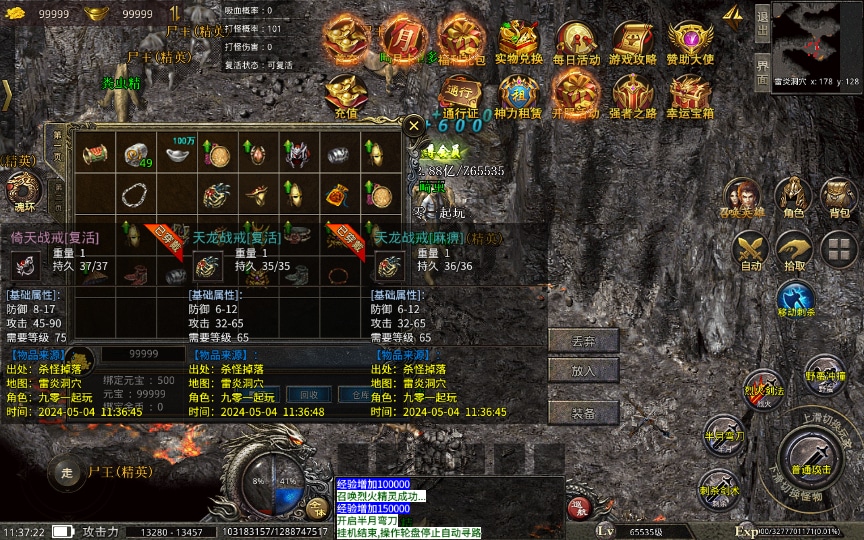Open the 充值 recharge icon
The image size is (864, 540).
click(x=346, y=95)
